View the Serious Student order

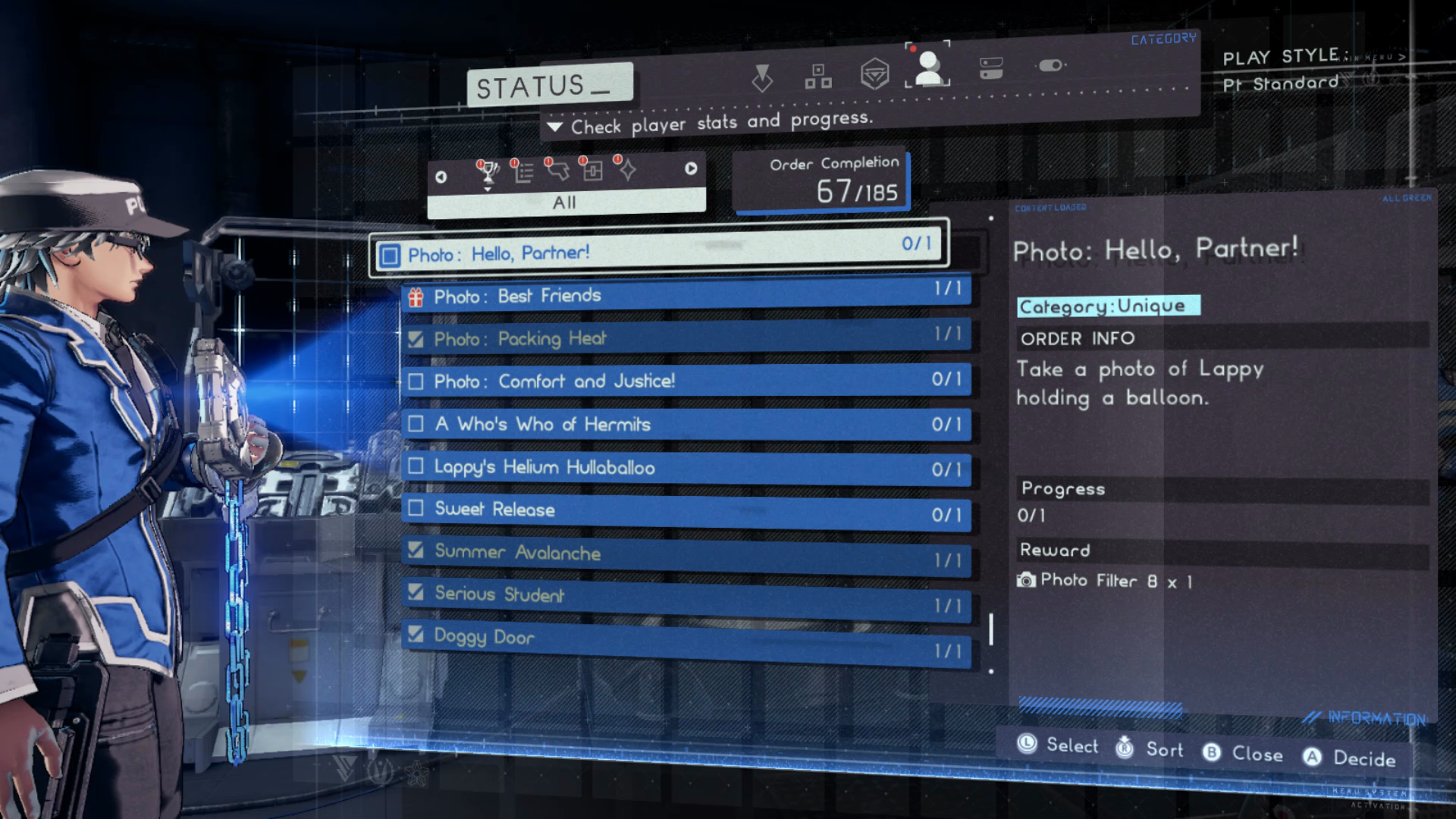tap(686, 596)
